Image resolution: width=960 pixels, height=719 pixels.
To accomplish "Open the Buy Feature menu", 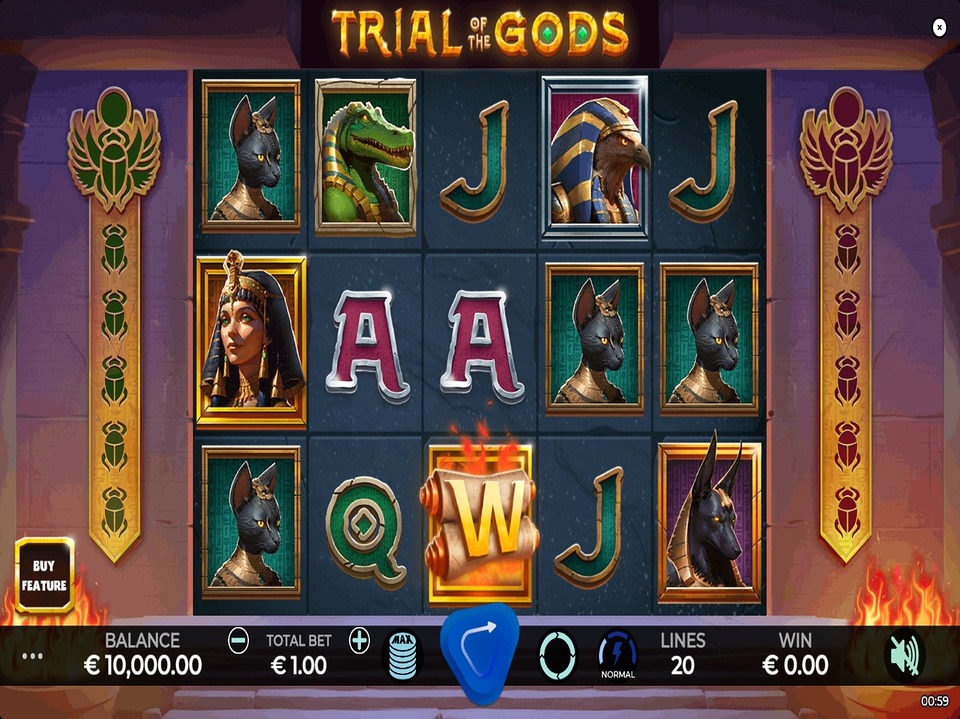I will [x=44, y=575].
